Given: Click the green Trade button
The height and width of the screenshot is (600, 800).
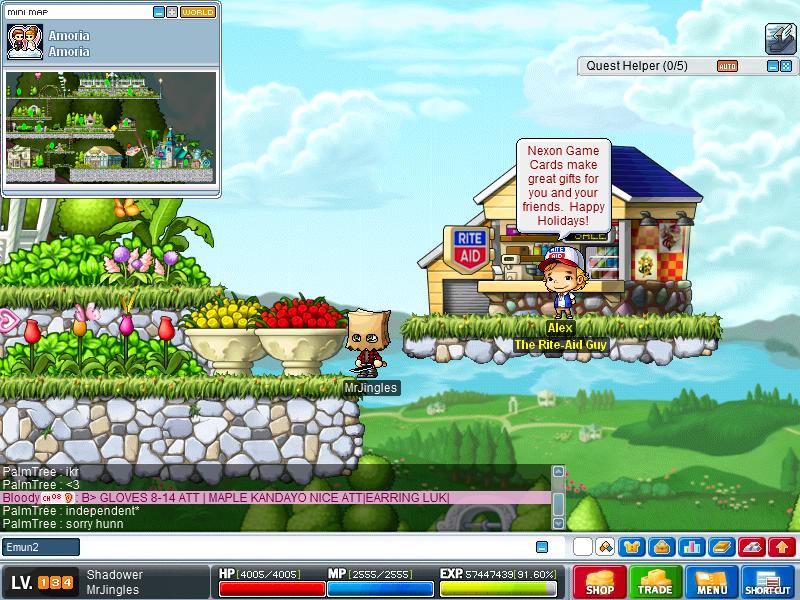Looking at the screenshot, I should click(x=656, y=582).
